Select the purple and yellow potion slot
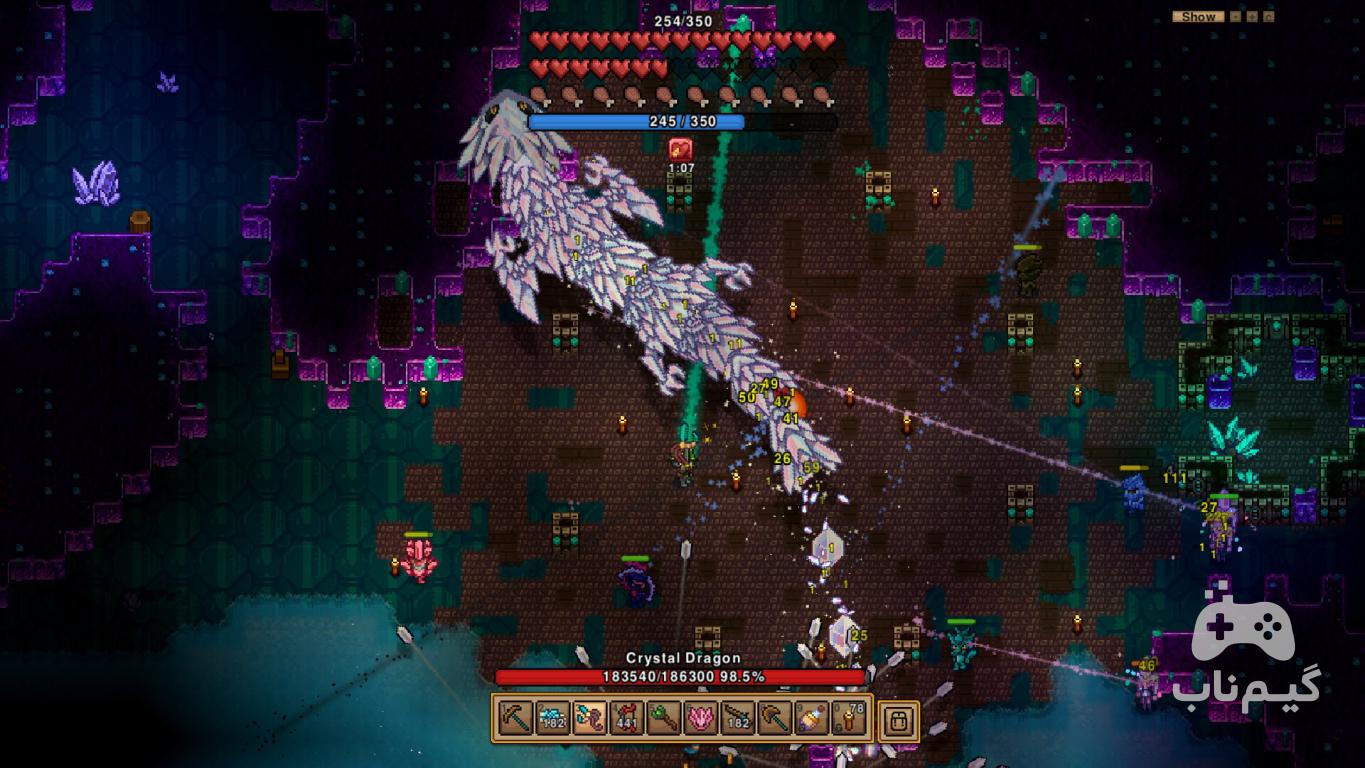1365x768 pixels. pyautogui.click(x=811, y=718)
